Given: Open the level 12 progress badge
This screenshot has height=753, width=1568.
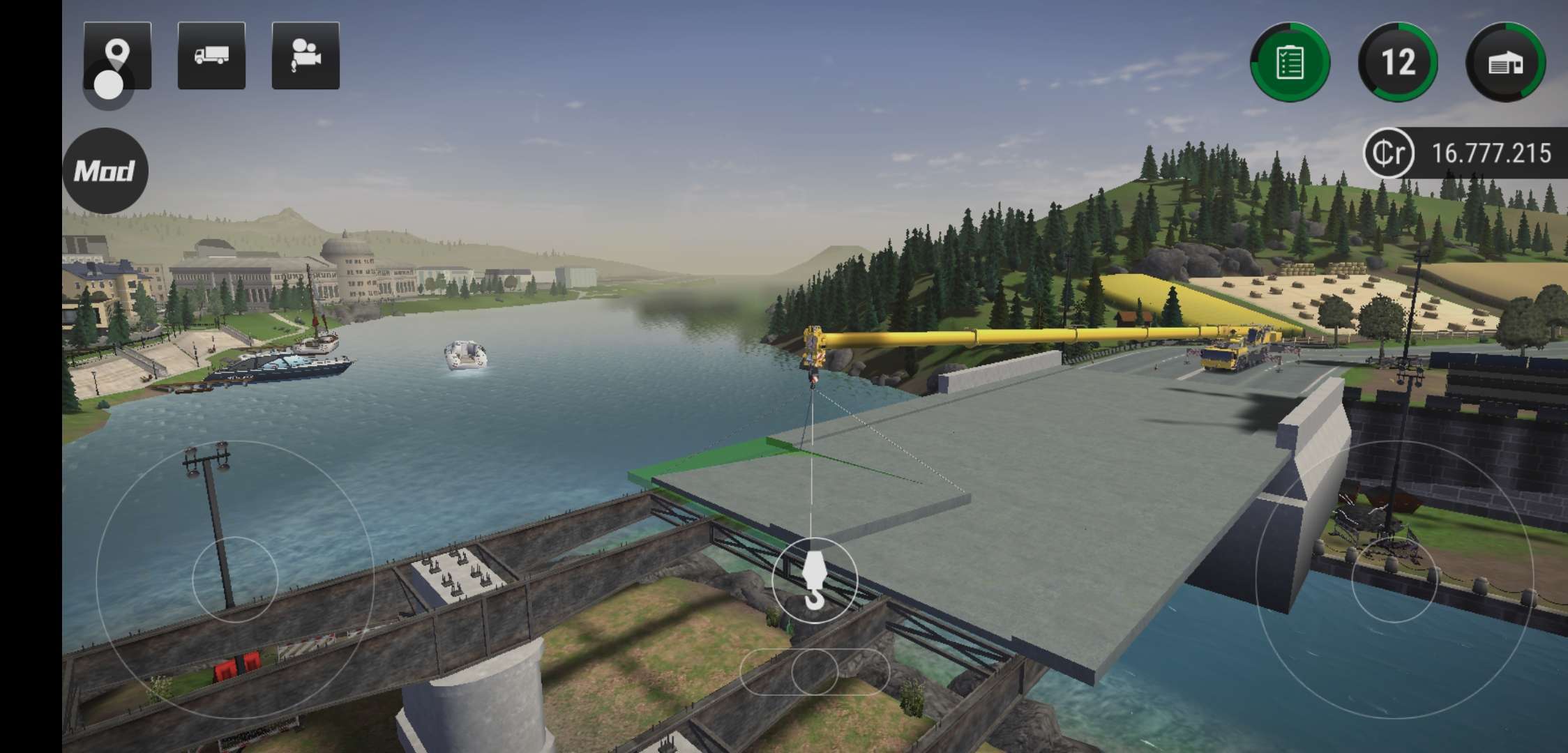Looking at the screenshot, I should click(x=1398, y=63).
